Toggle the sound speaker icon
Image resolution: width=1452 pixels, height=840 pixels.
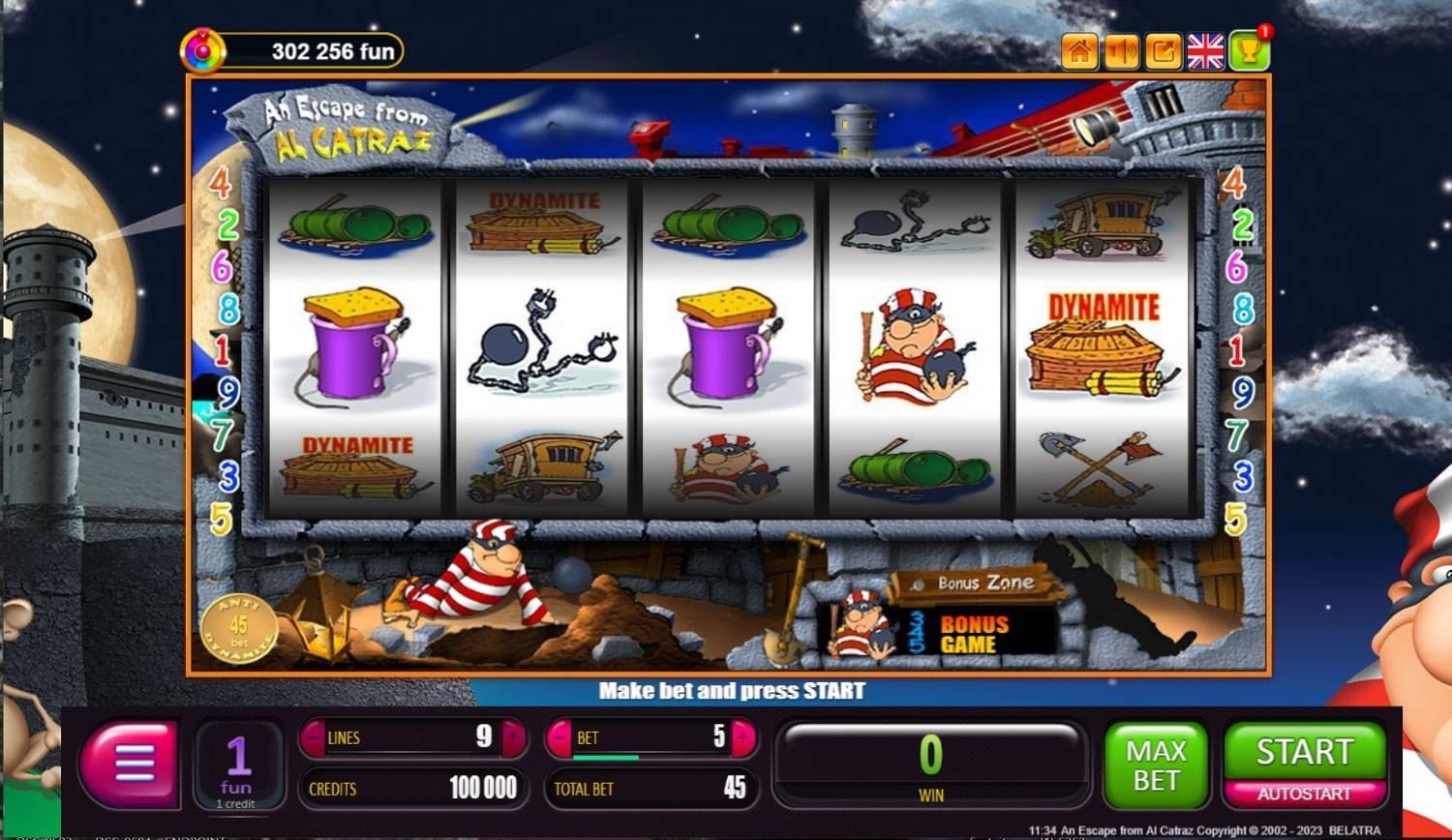pyautogui.click(x=1121, y=52)
